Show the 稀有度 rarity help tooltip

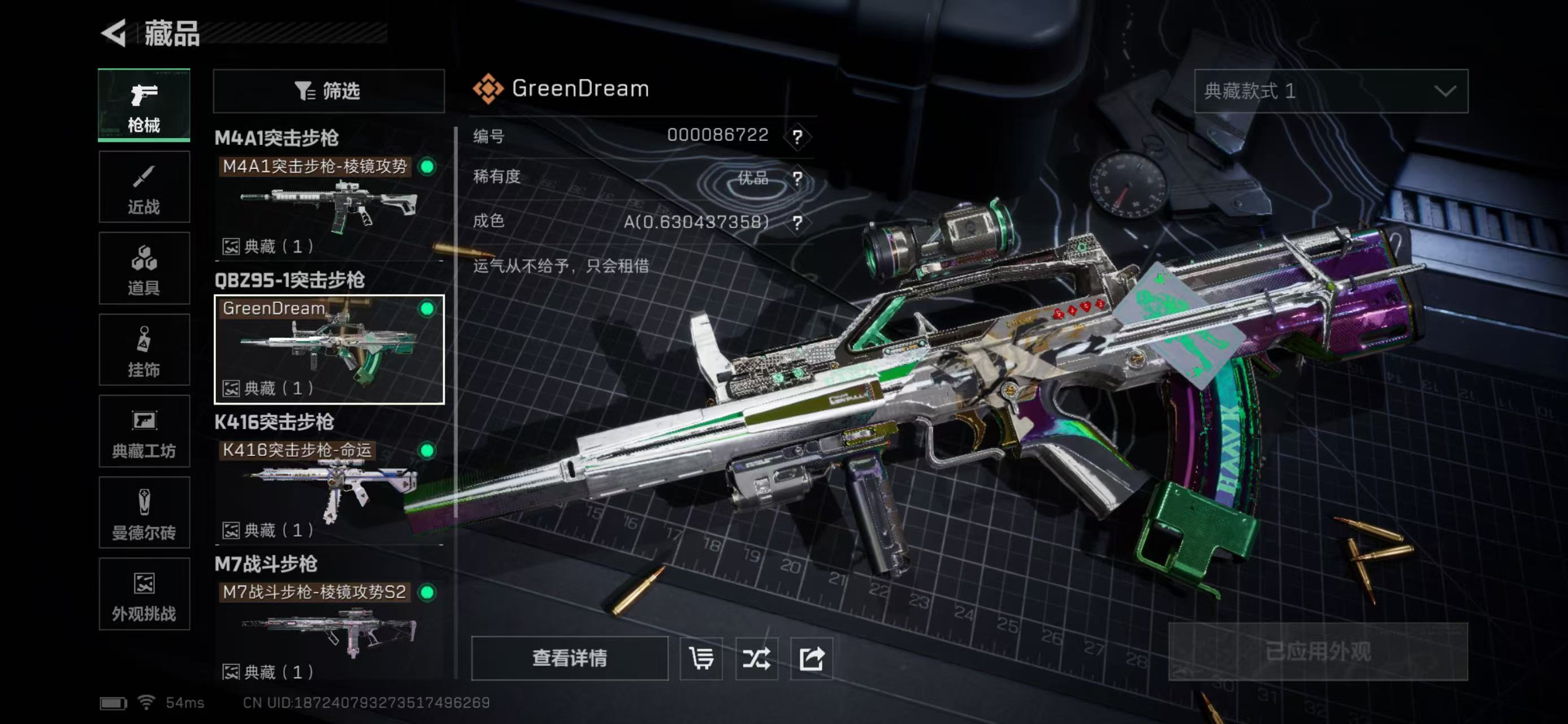pos(798,178)
